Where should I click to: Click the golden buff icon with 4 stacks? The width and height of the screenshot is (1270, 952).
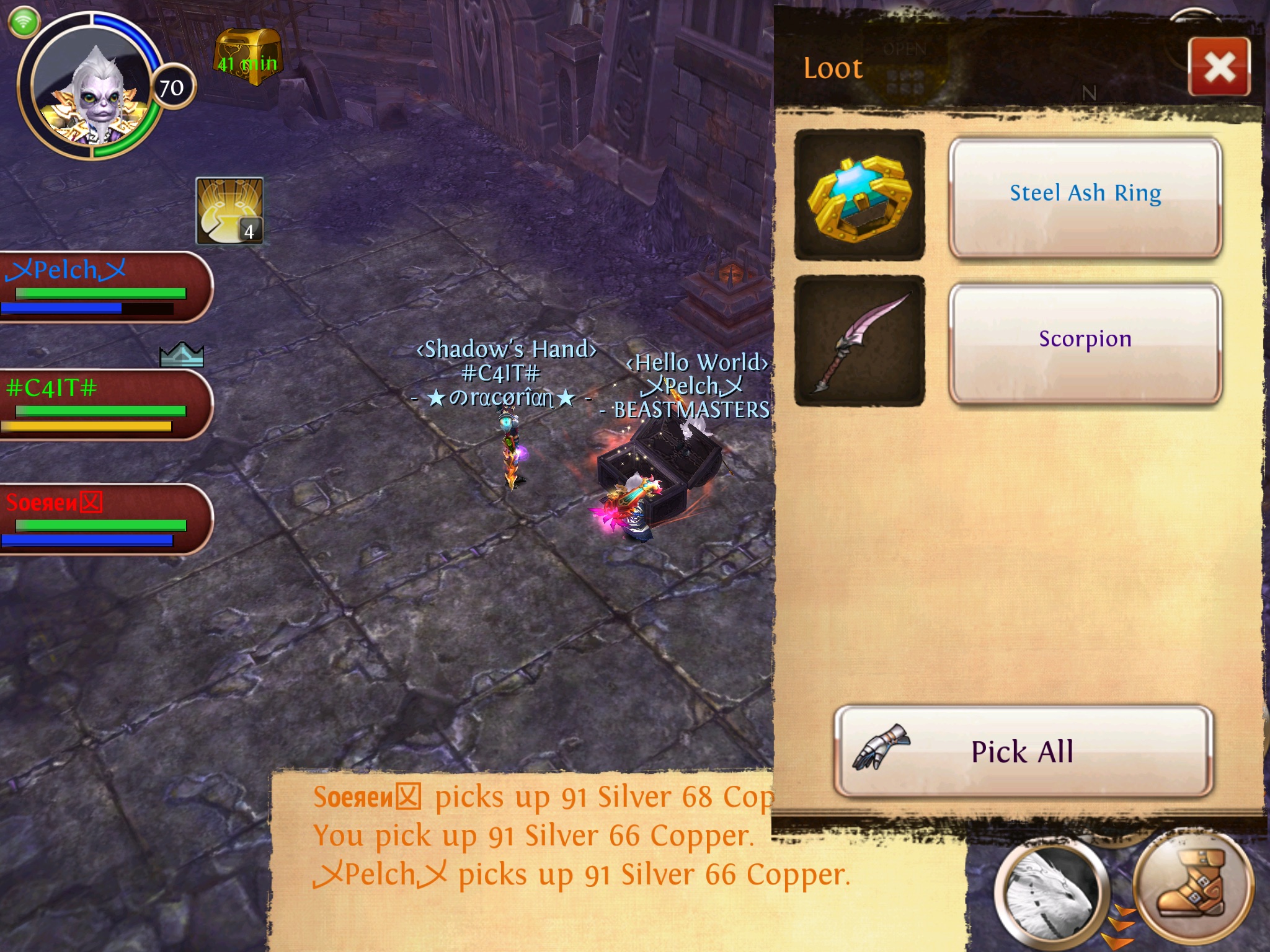(x=229, y=211)
